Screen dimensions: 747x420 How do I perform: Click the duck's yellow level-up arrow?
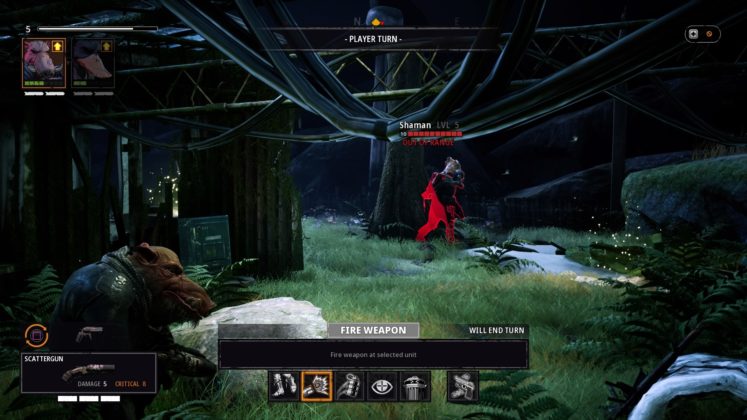[x=106, y=46]
